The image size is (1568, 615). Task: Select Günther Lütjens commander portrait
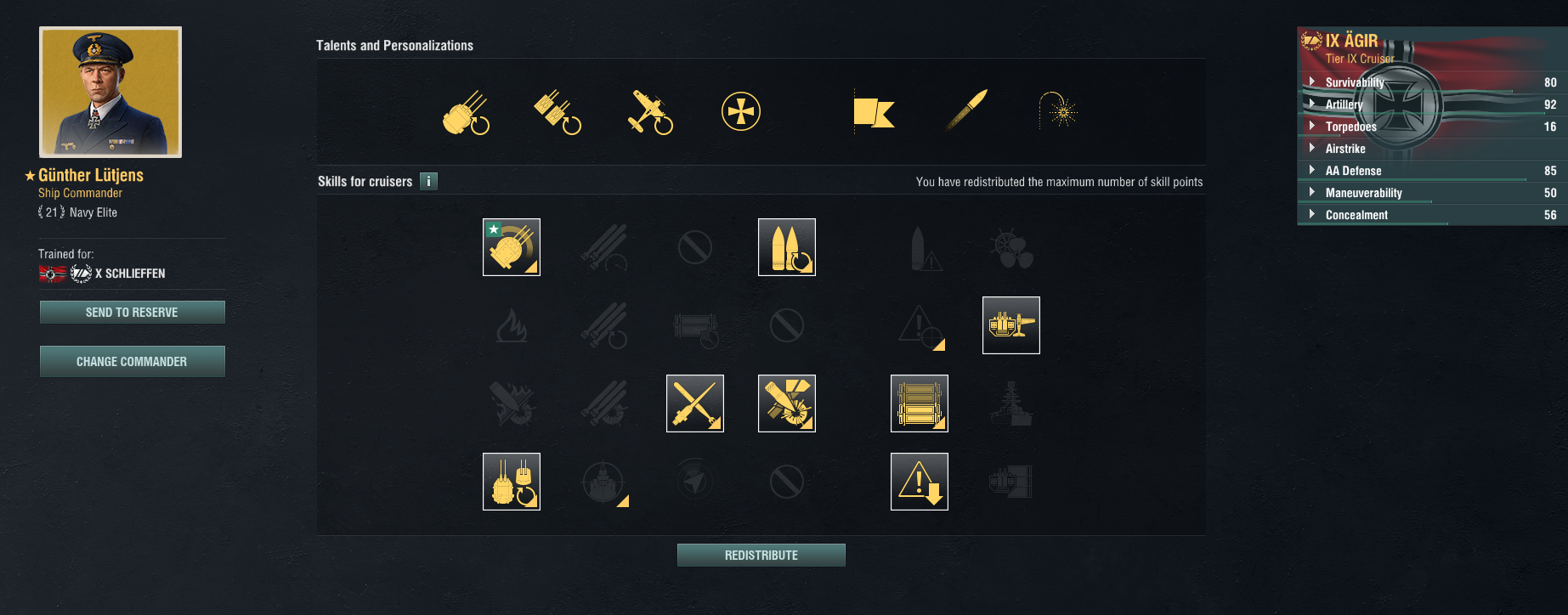tap(110, 92)
